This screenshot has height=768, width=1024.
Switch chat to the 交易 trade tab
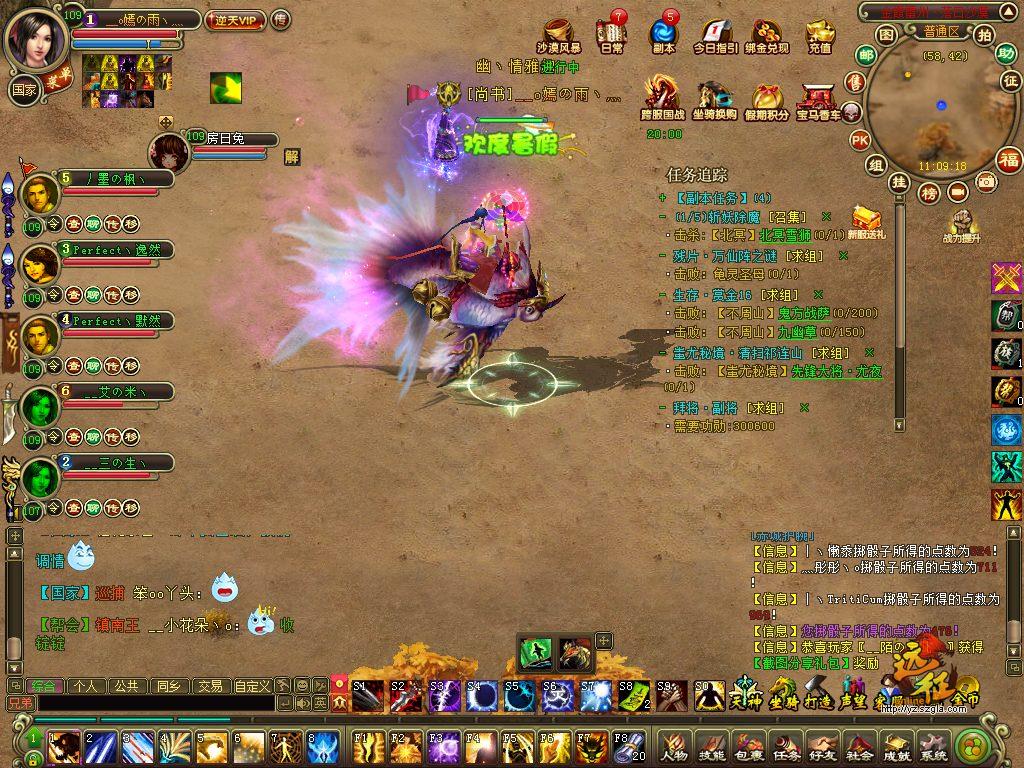[209, 686]
